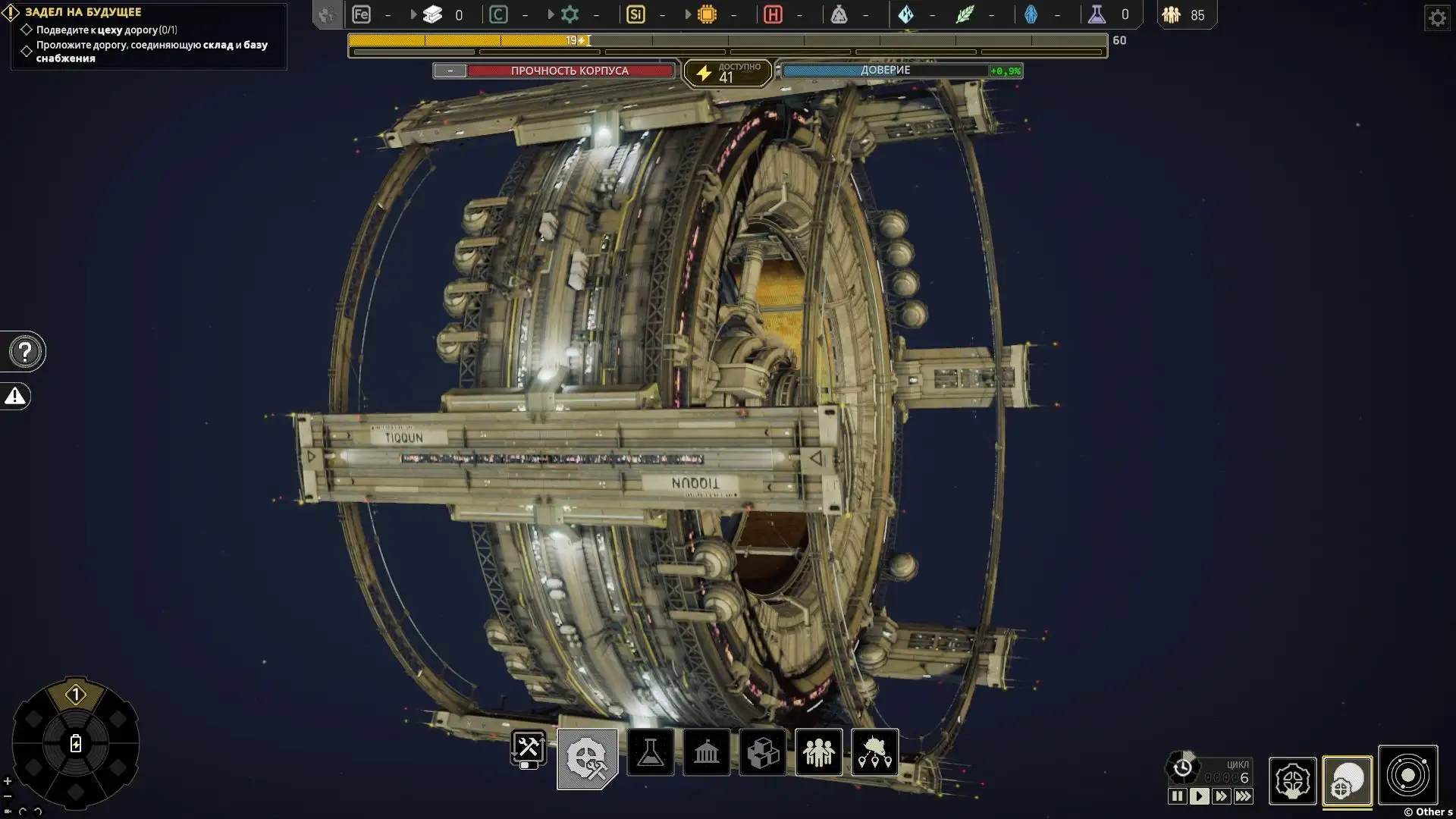The width and height of the screenshot is (1456, 819).
Task: Select sector 1 on the station wheel
Action: (x=75, y=695)
